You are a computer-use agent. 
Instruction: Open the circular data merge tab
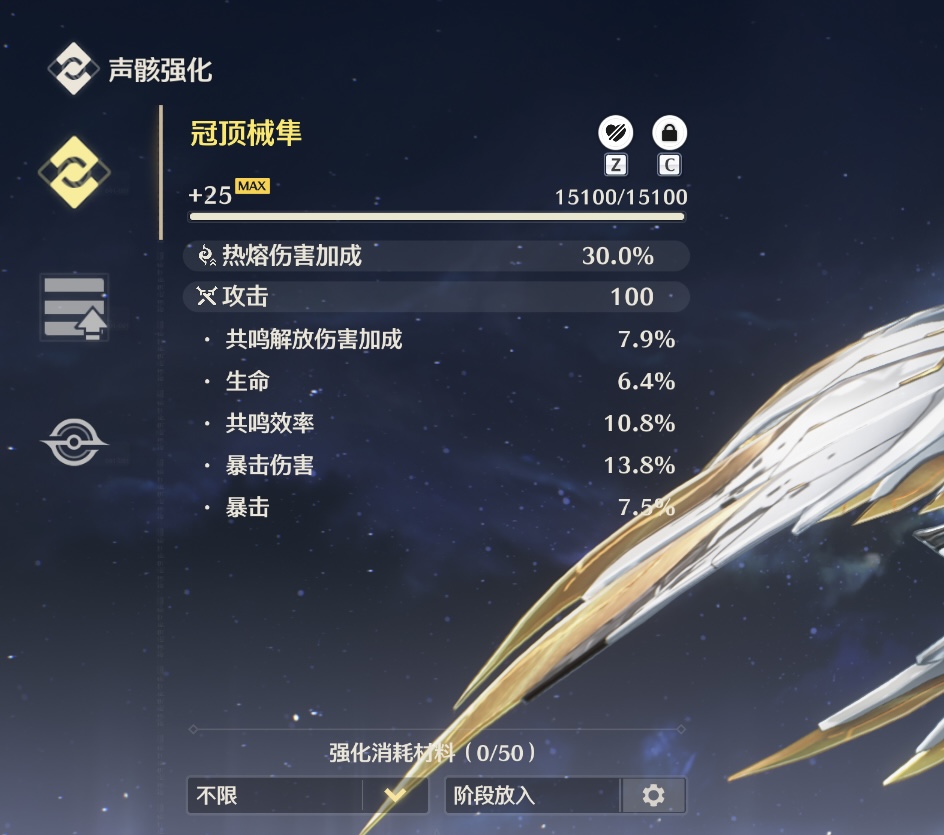74,442
